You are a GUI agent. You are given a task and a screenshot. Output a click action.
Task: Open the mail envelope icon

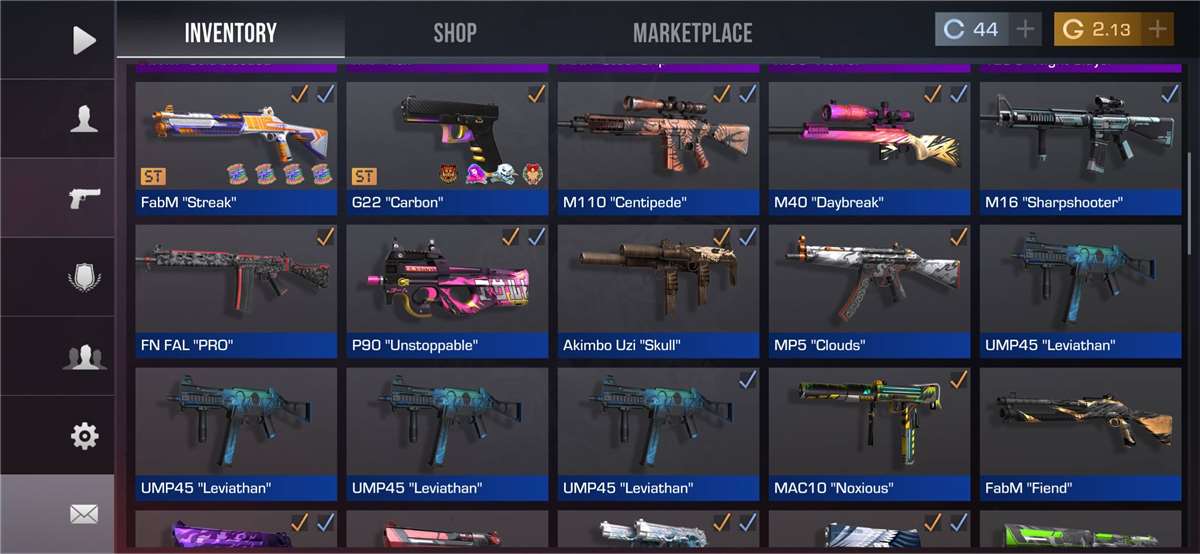pyautogui.click(x=84, y=514)
